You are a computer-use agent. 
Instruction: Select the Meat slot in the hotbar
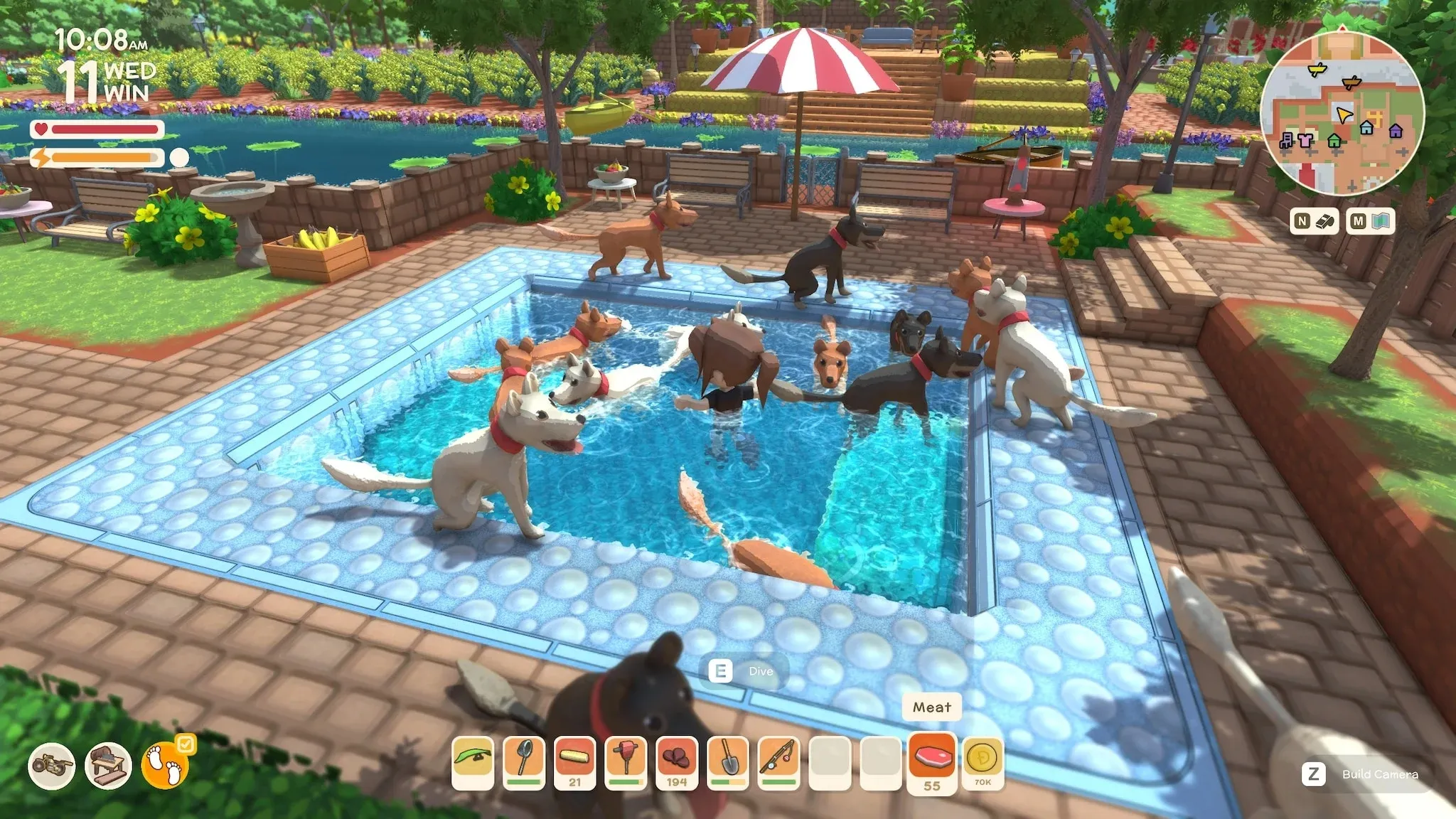click(x=931, y=760)
